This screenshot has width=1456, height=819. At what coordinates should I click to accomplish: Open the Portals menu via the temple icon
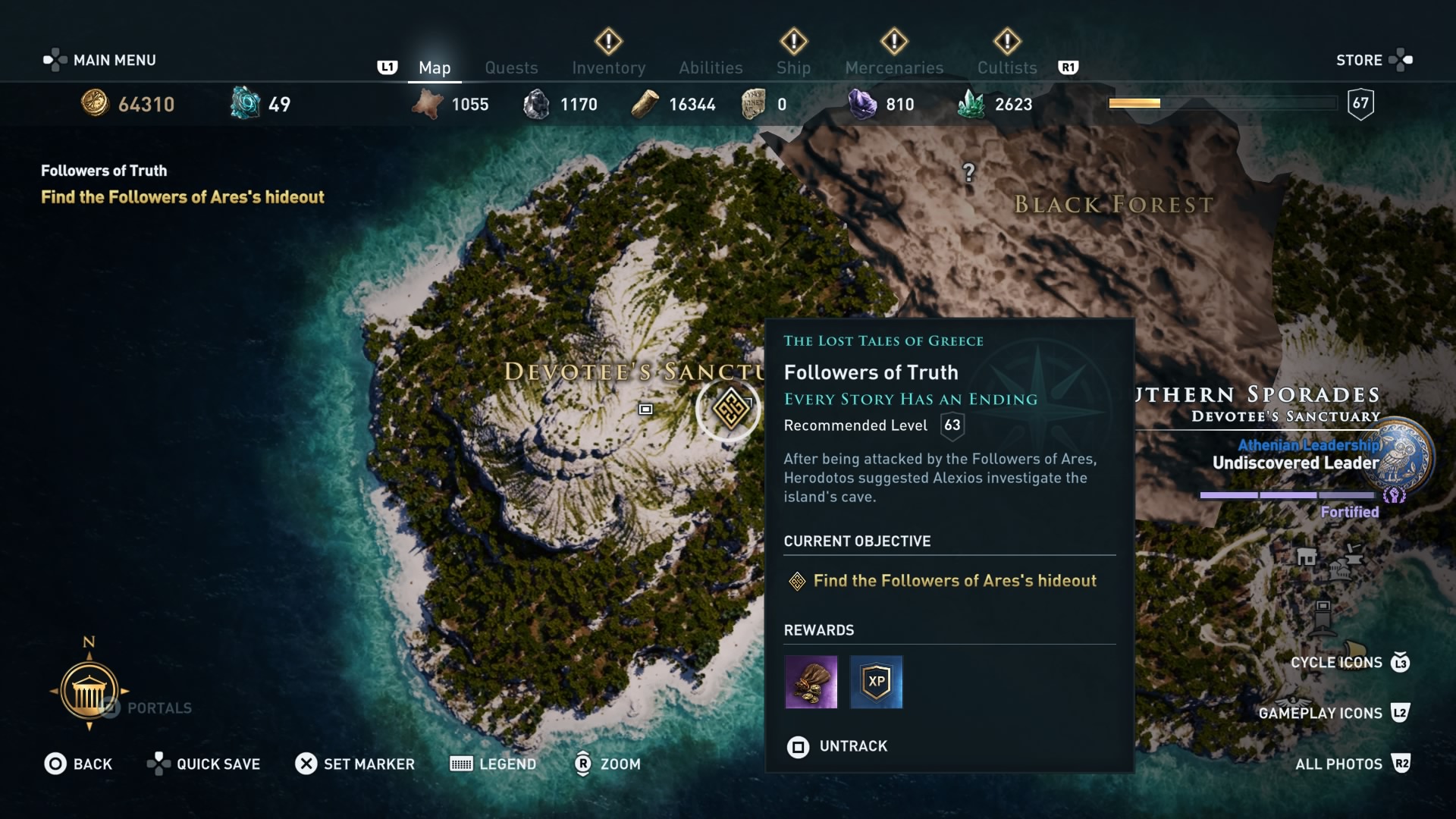click(89, 691)
